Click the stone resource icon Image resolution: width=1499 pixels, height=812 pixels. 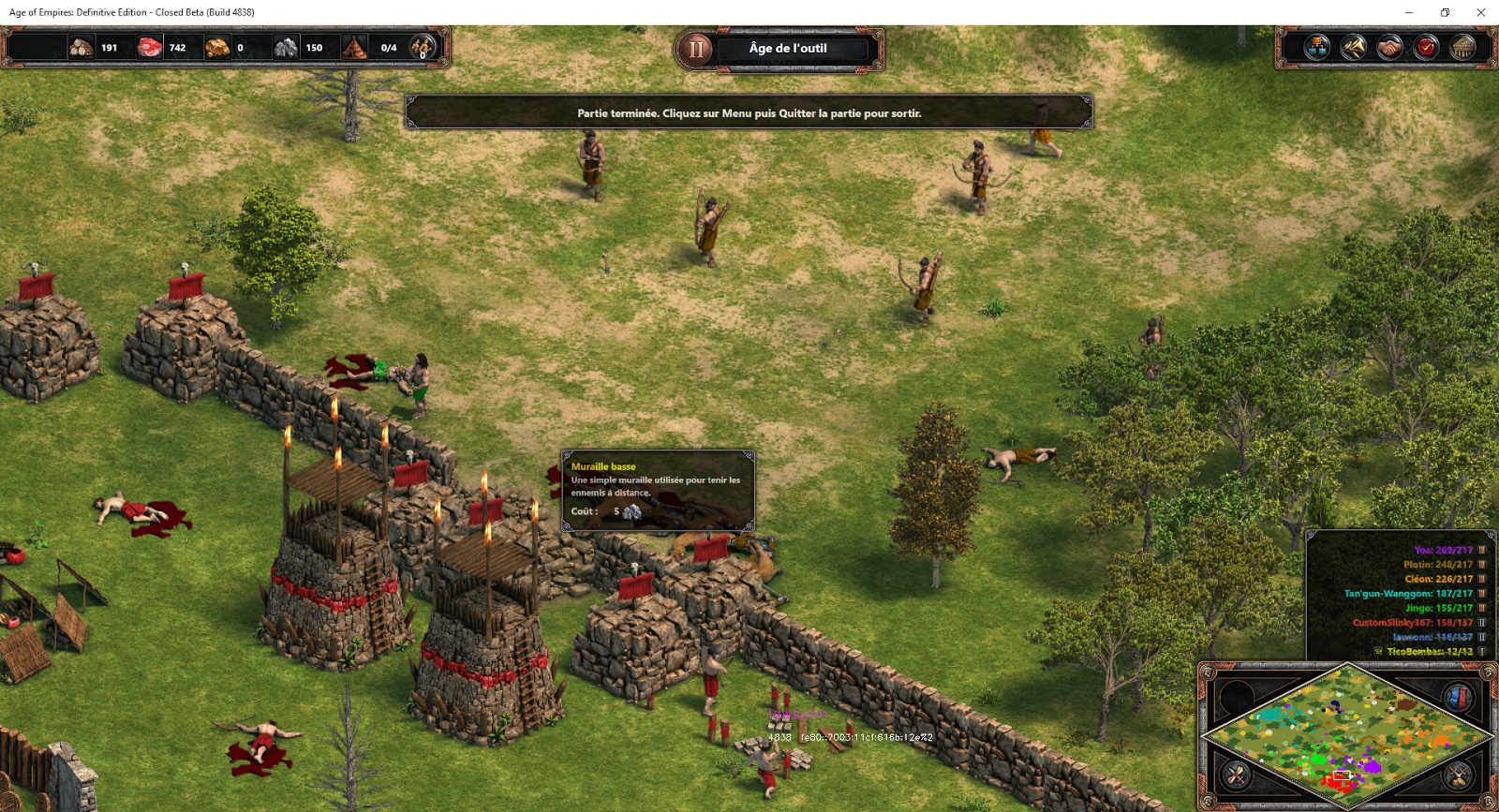pyautogui.click(x=285, y=47)
